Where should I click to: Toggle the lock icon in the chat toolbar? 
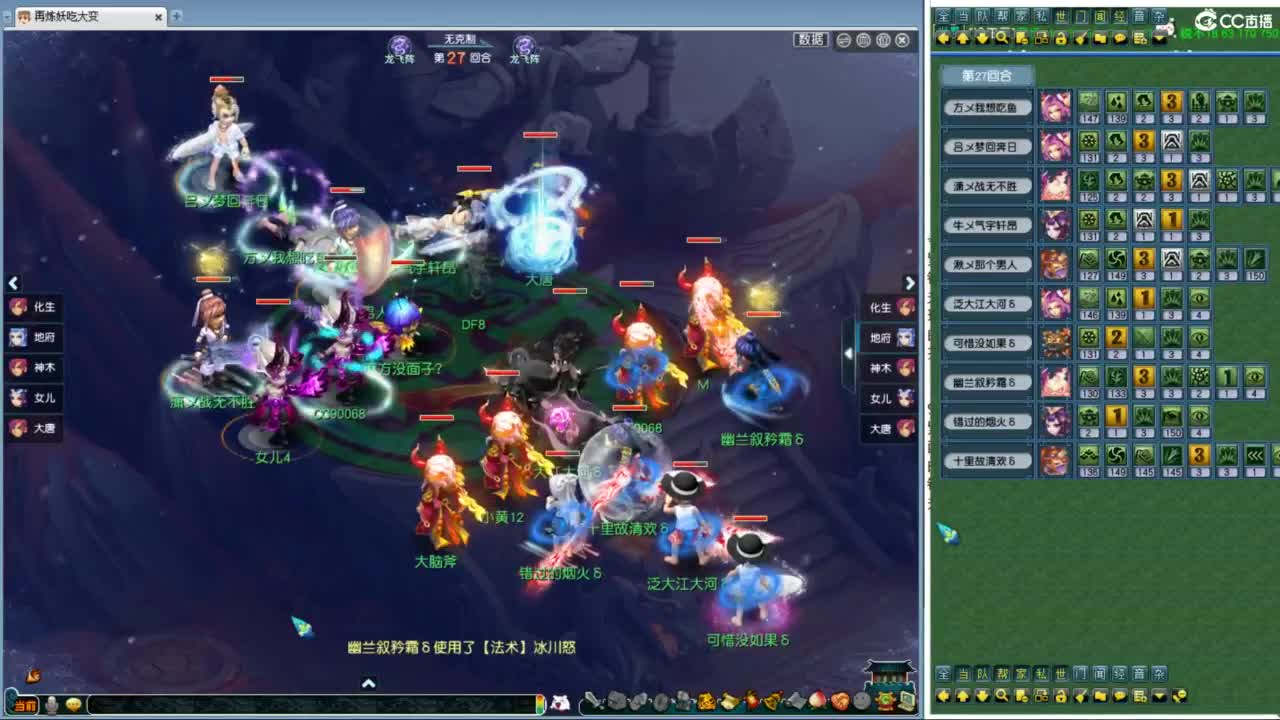(1060, 37)
